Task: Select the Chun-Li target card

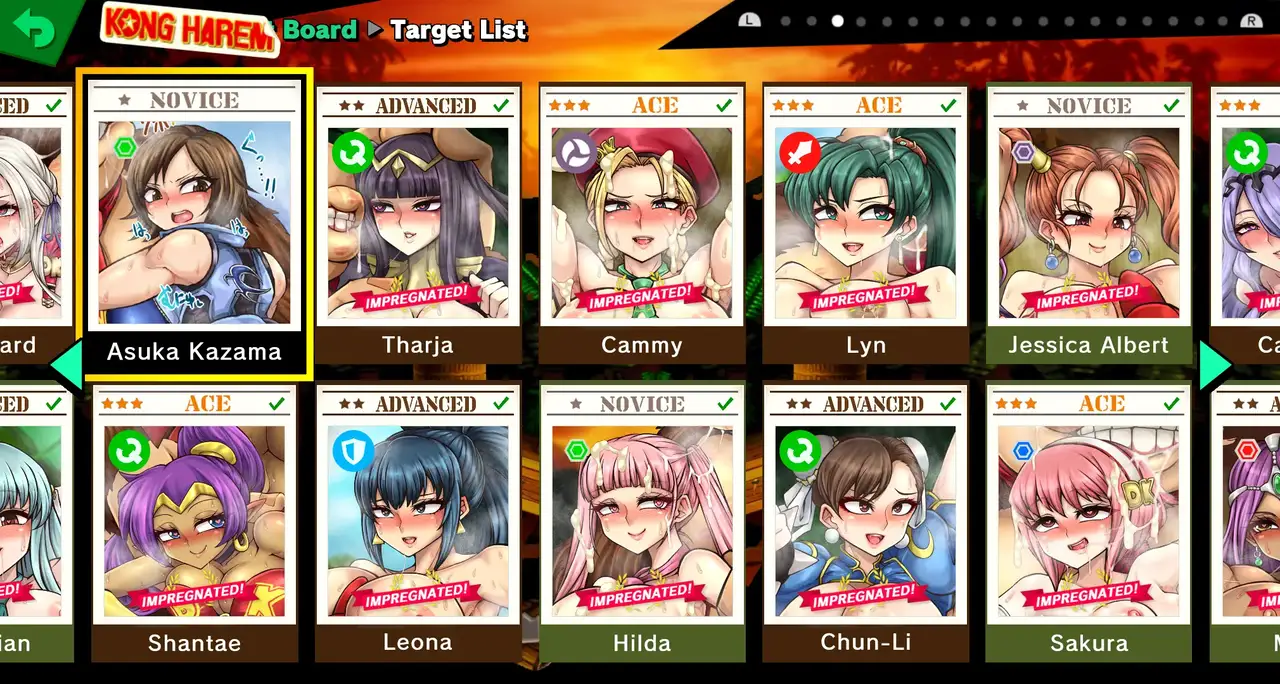Action: pyautogui.click(x=865, y=523)
